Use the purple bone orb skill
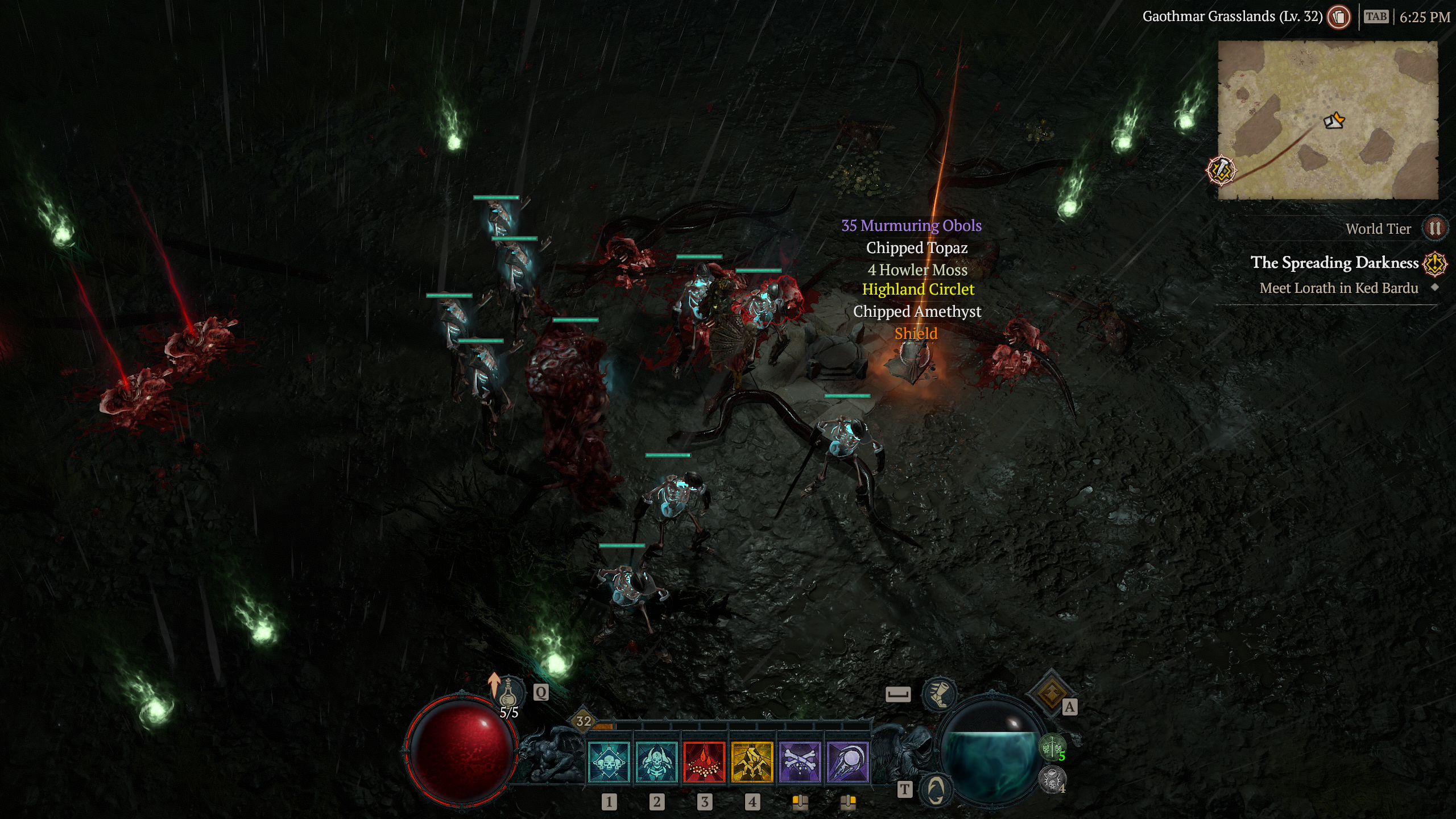The image size is (1456, 819). pyautogui.click(x=847, y=762)
